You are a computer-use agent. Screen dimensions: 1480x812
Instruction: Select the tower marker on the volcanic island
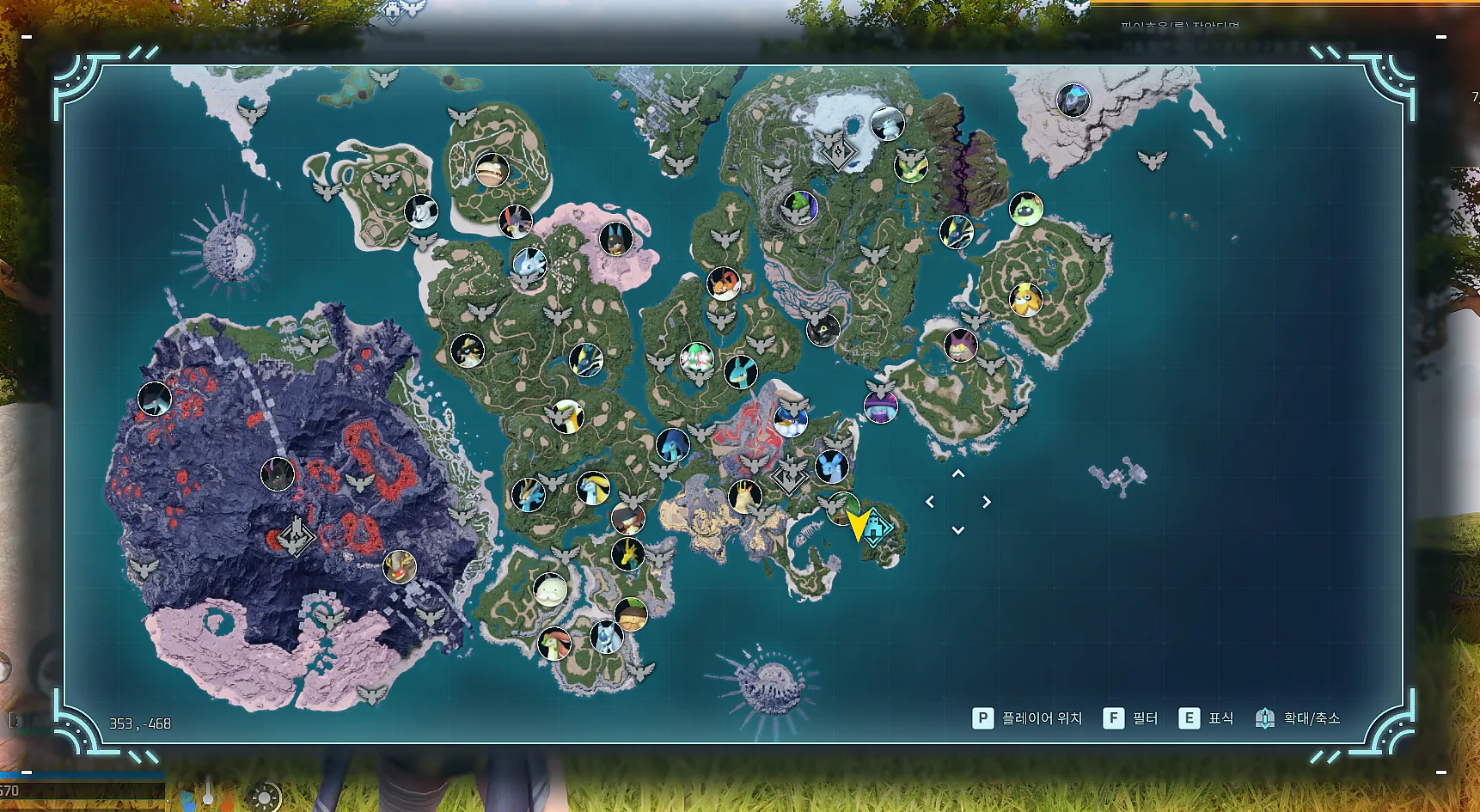297,536
